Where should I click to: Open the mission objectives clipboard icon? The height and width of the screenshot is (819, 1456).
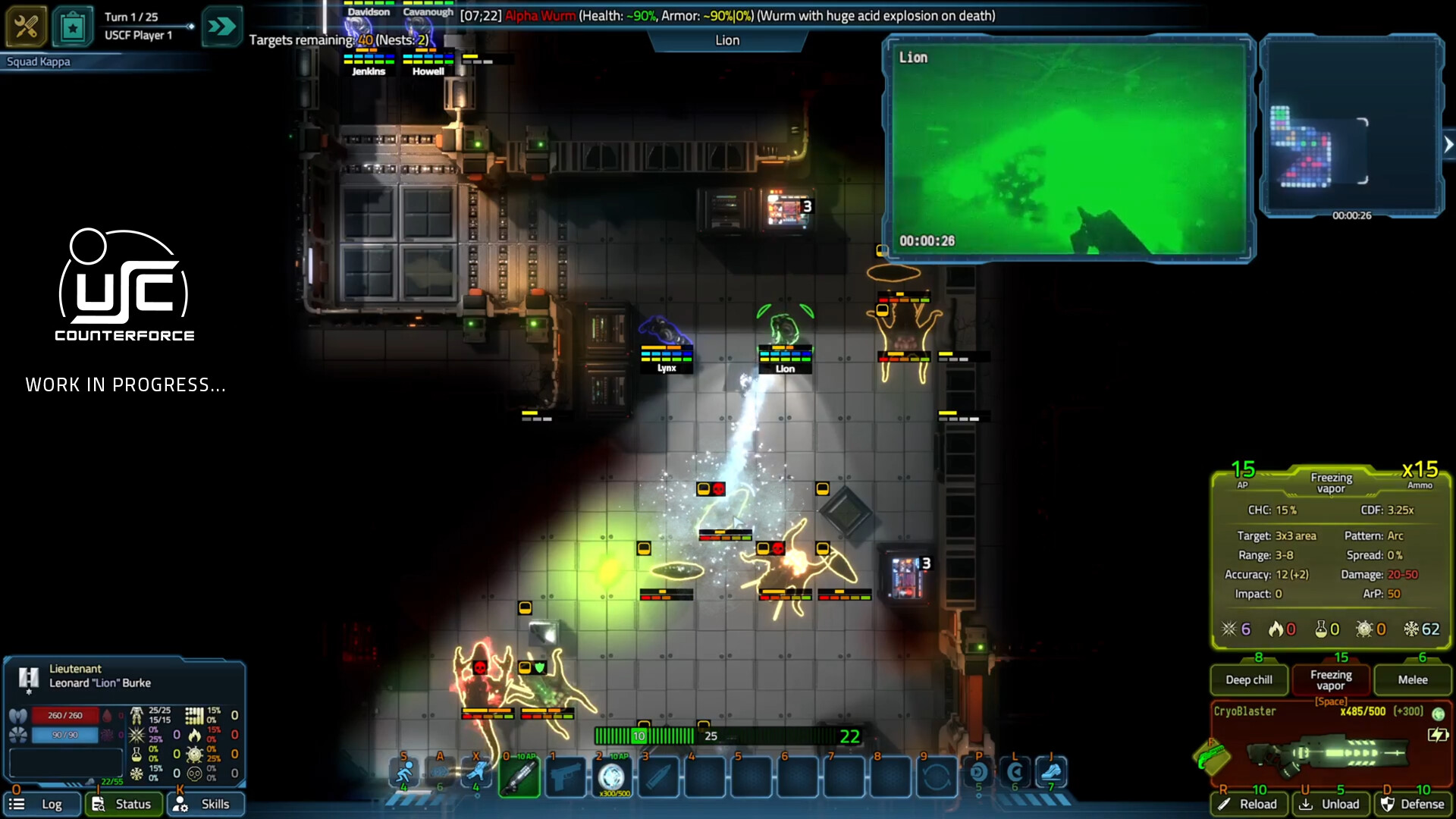(73, 25)
